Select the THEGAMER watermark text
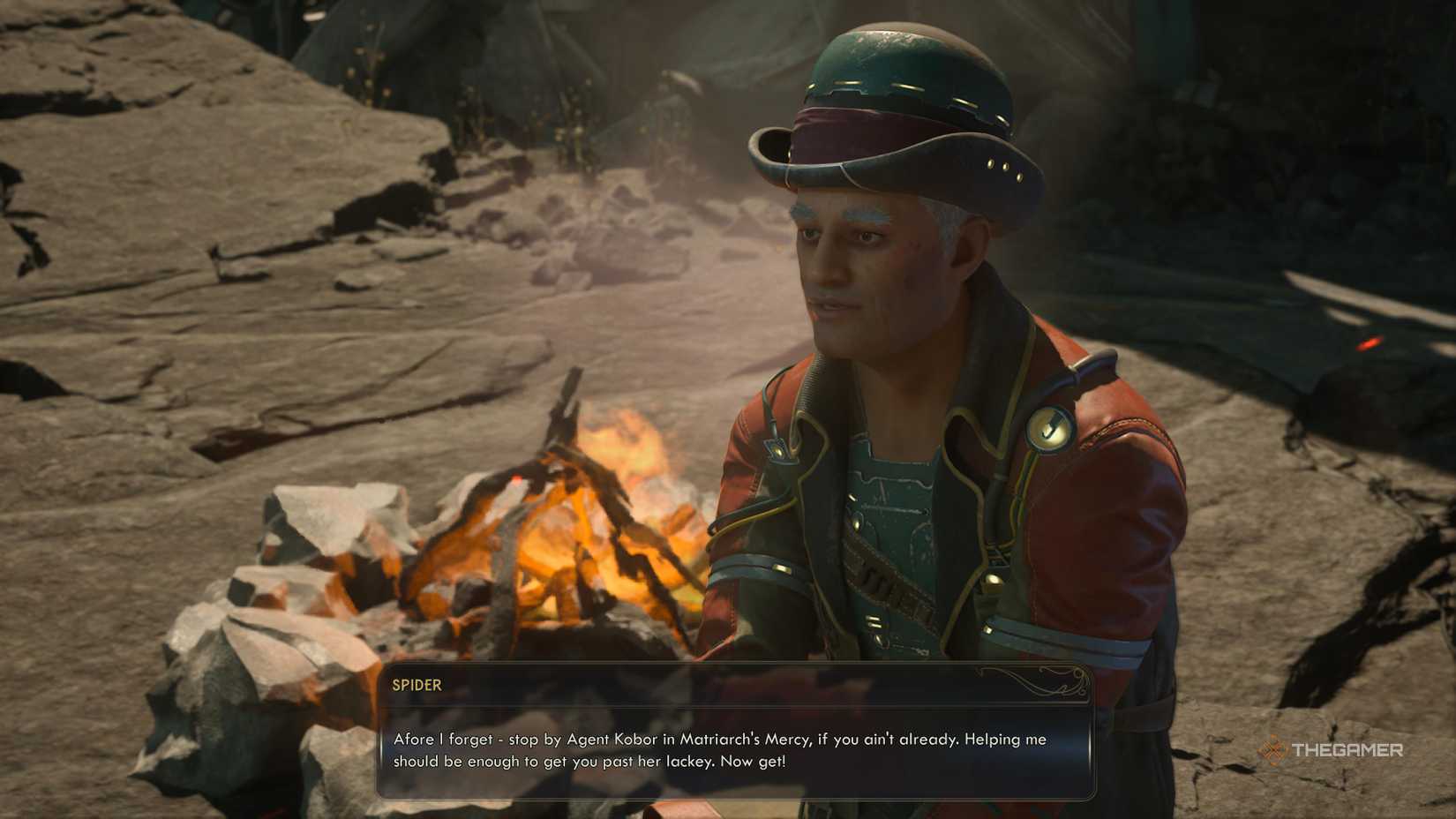 click(x=1347, y=749)
